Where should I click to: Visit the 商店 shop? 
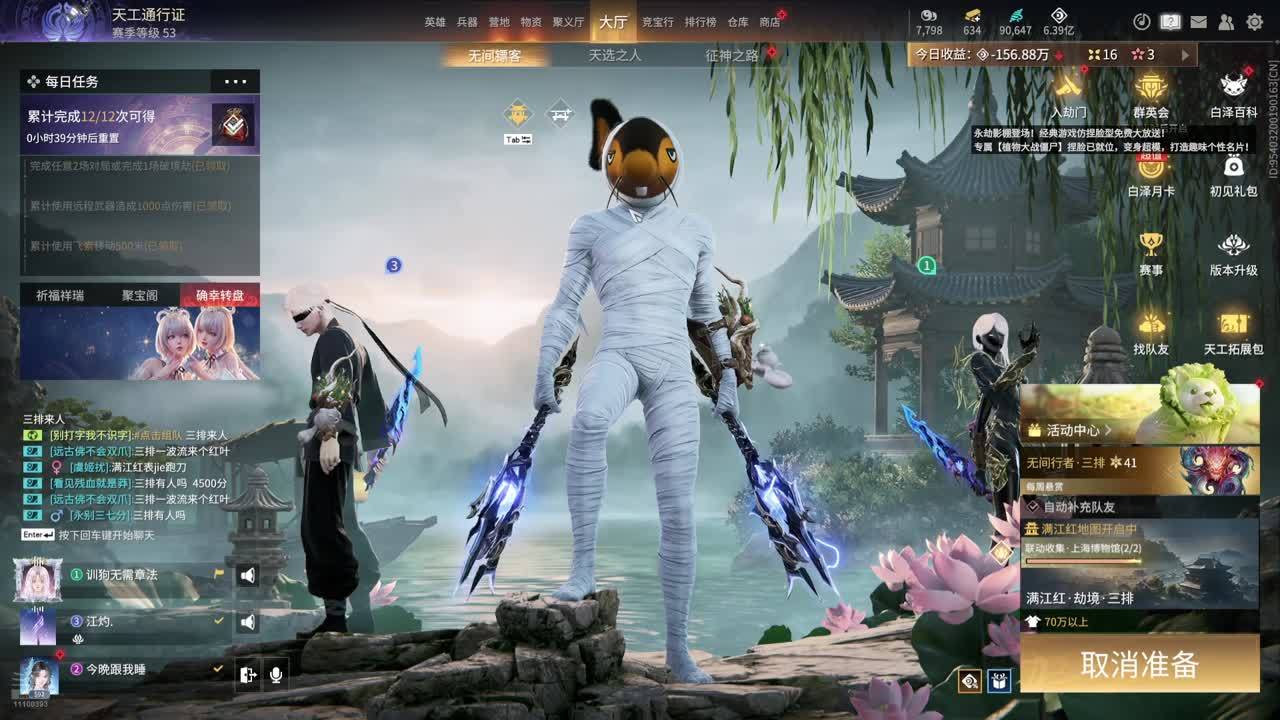(x=769, y=22)
